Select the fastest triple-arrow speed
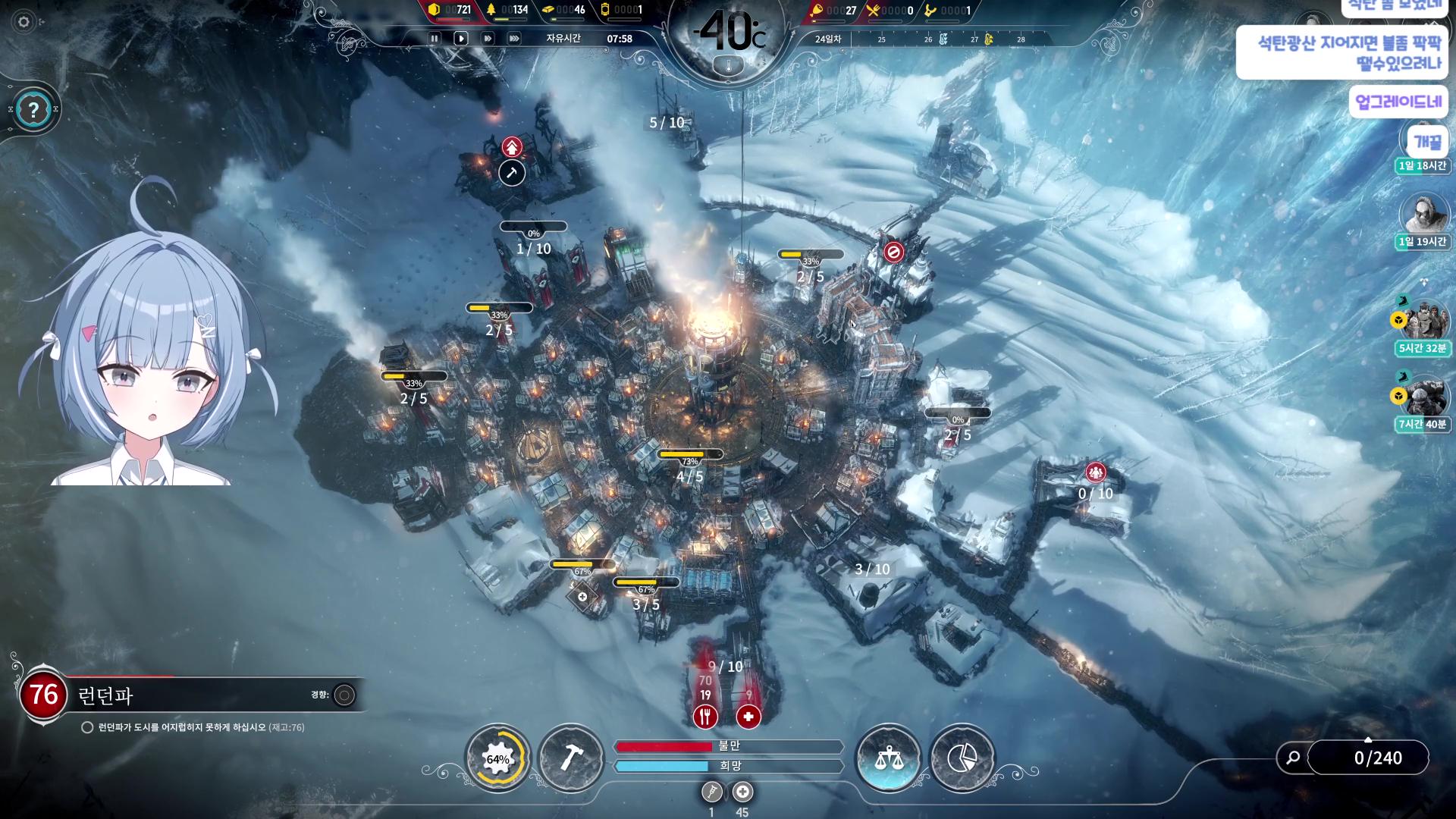 click(514, 39)
